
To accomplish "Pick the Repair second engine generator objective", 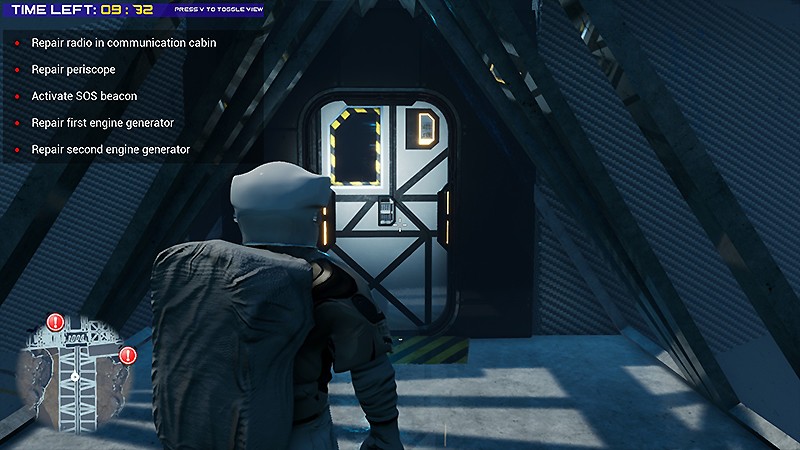I will 110,149.
